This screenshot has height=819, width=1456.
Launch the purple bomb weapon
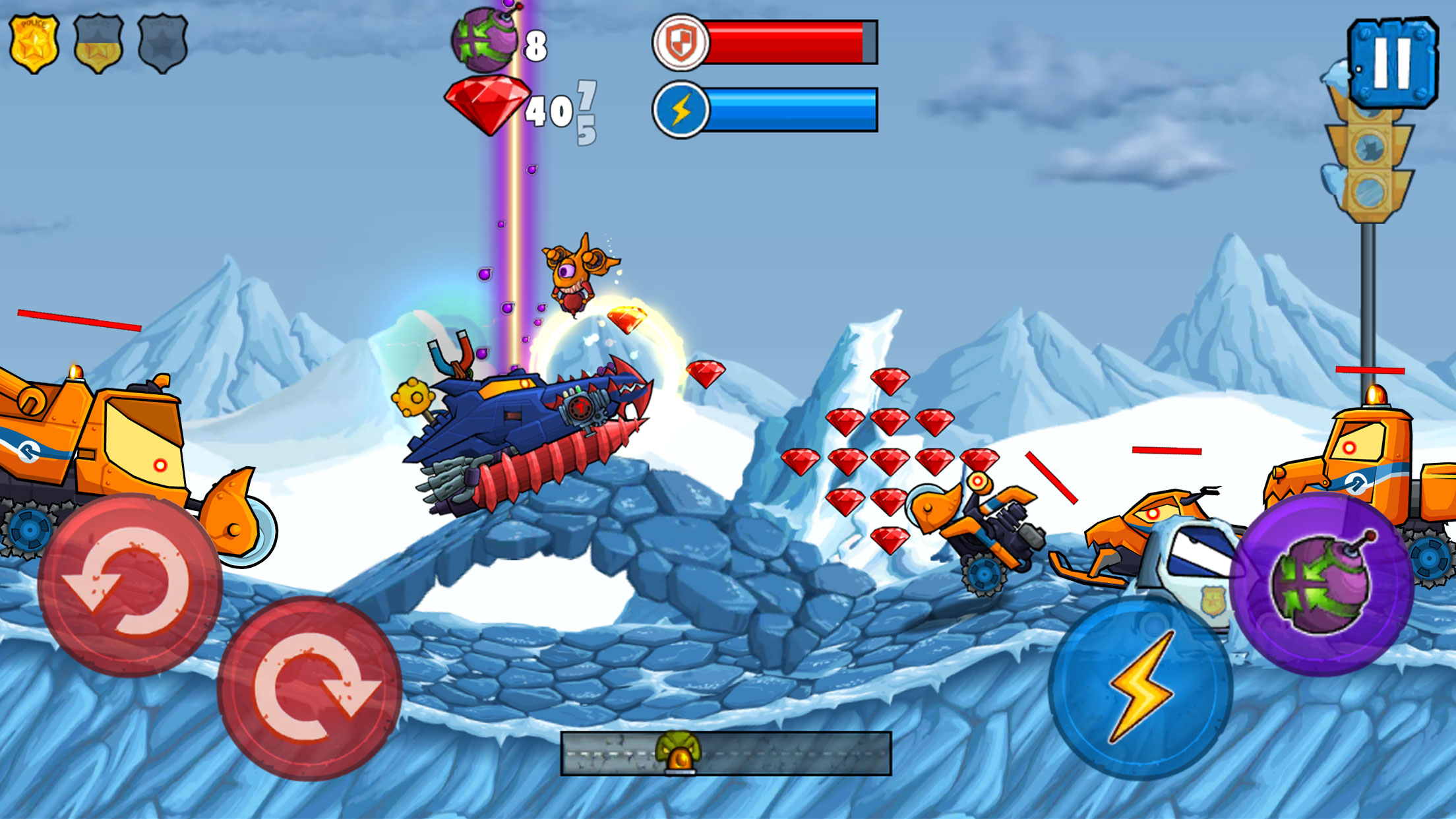click(x=1321, y=584)
